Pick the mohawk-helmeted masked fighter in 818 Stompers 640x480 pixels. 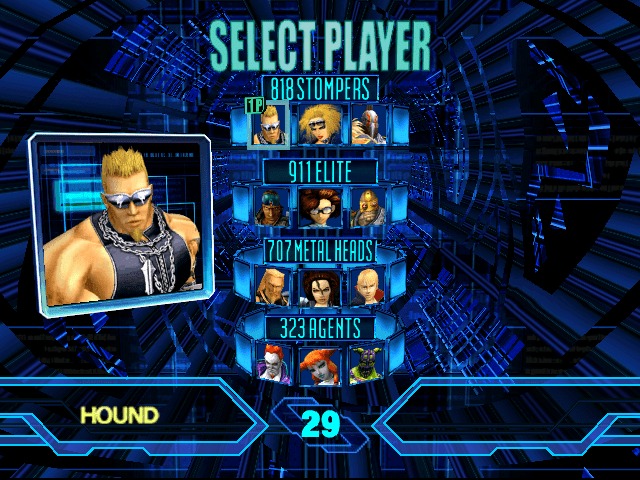point(368,125)
